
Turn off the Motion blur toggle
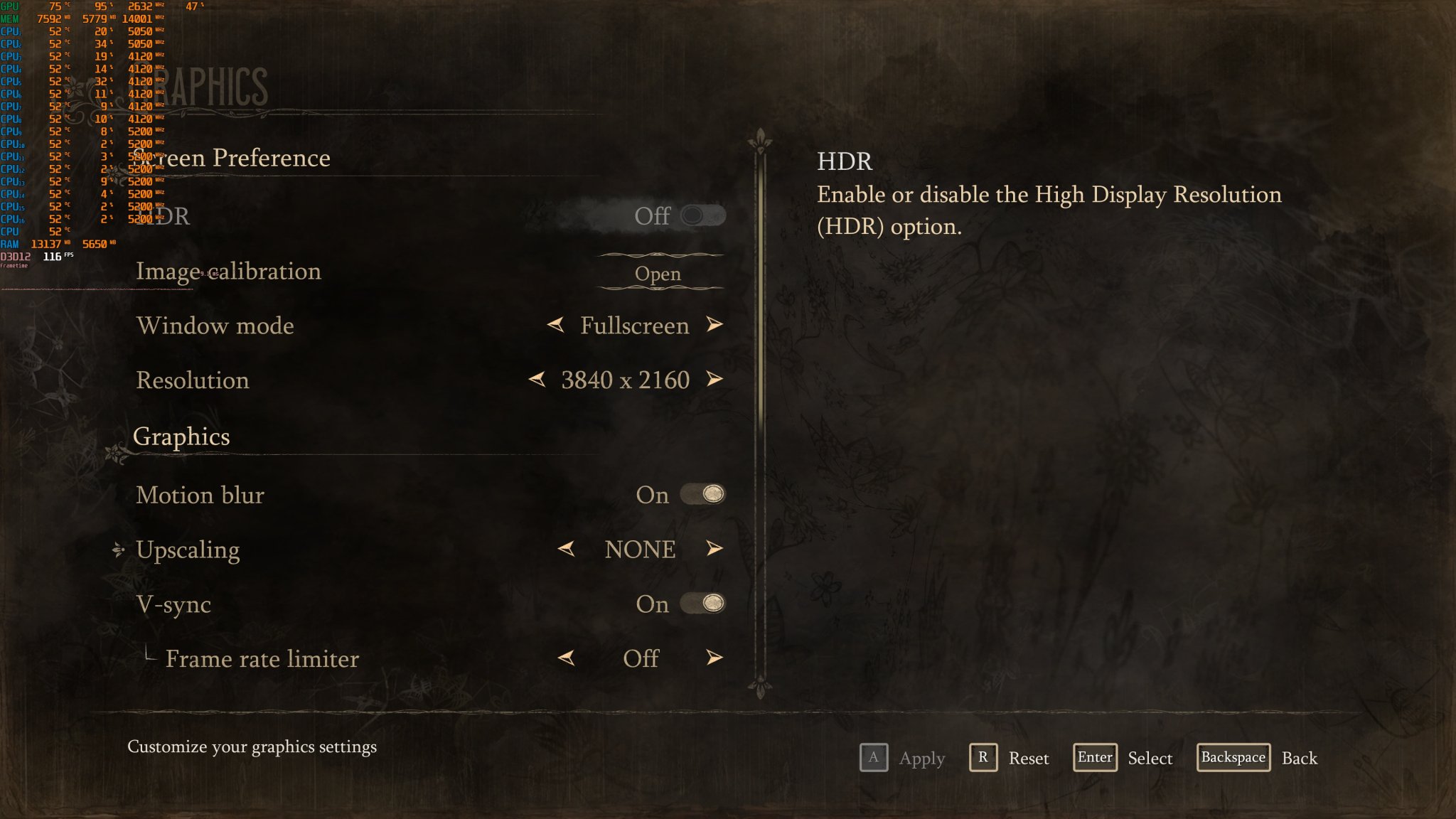point(702,494)
